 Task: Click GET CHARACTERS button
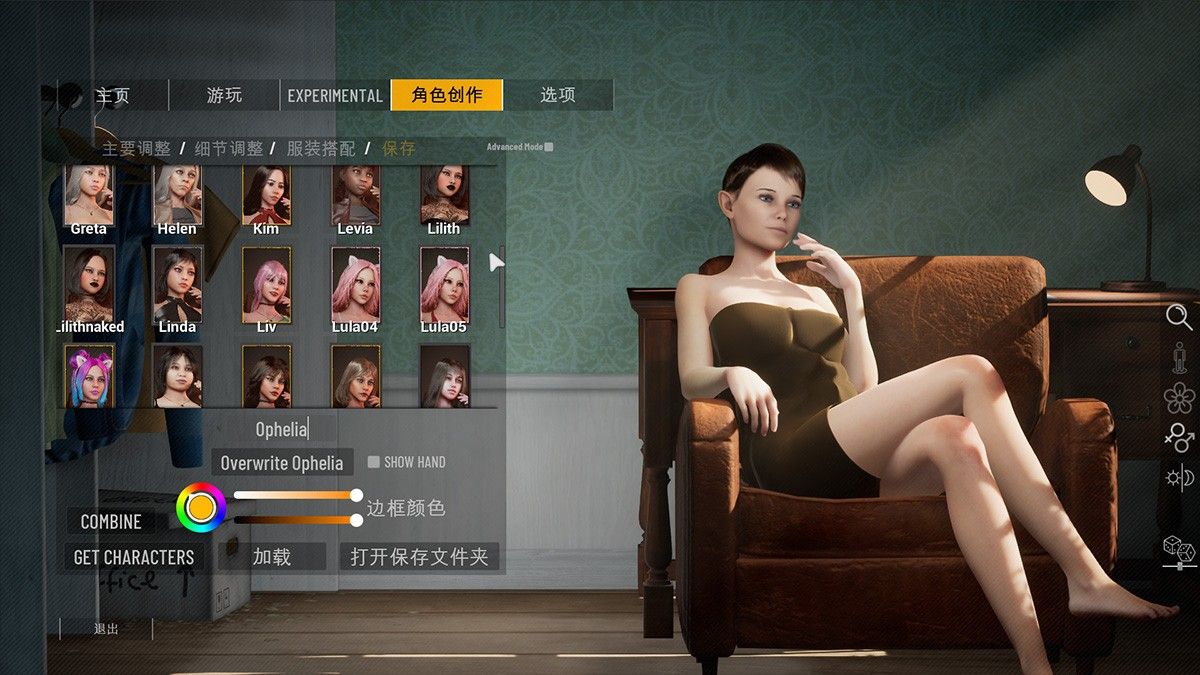pos(134,557)
